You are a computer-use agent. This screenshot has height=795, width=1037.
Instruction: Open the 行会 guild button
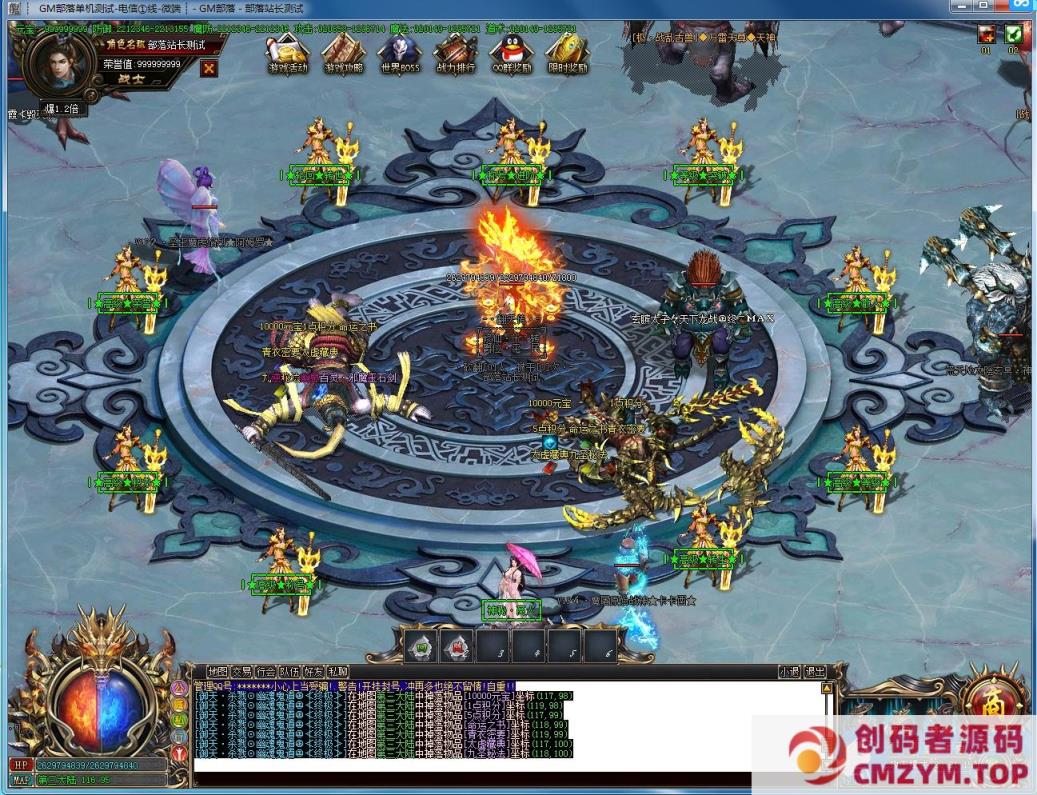click(265, 672)
